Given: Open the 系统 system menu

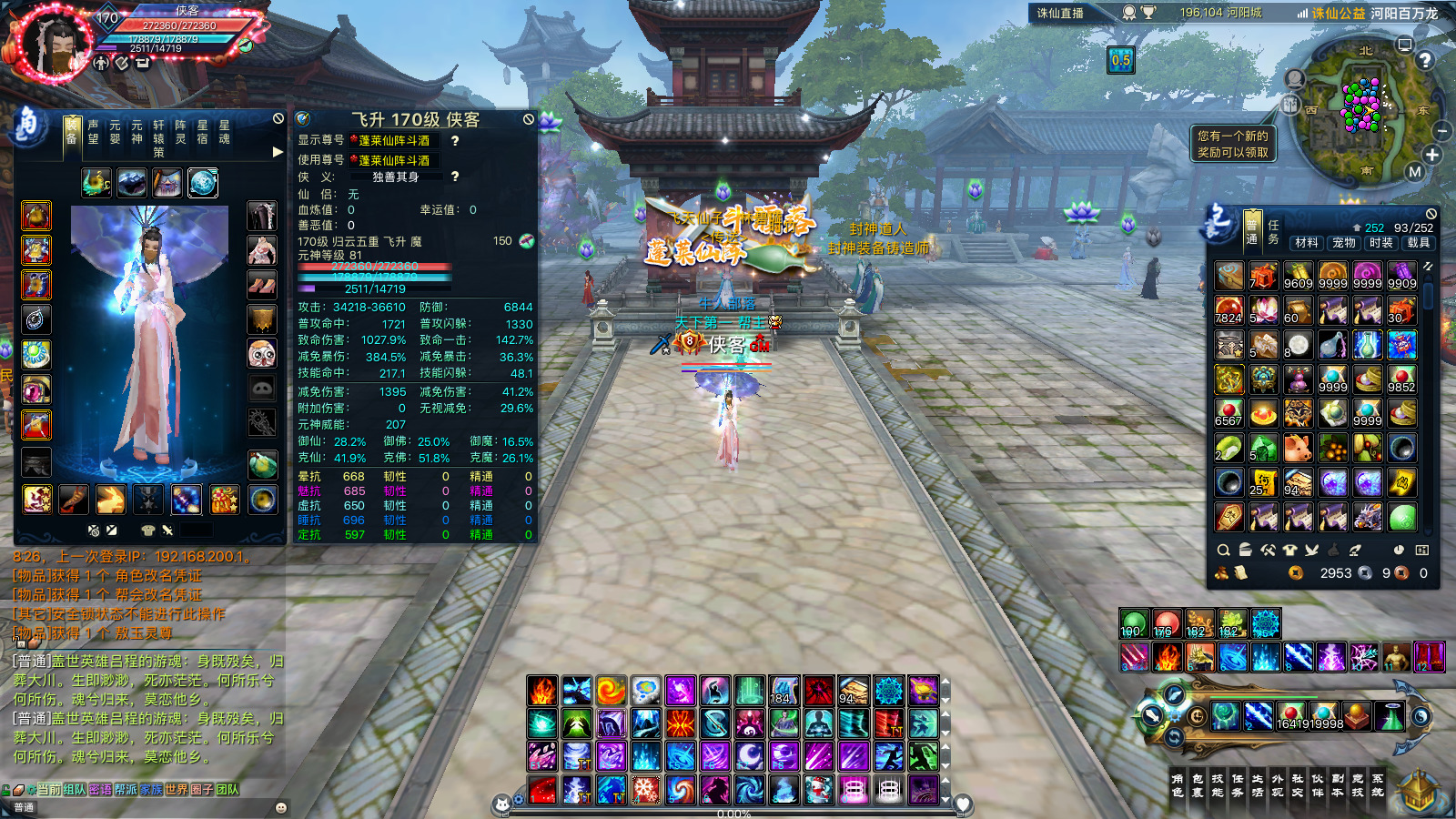Looking at the screenshot, I should click(1378, 785).
